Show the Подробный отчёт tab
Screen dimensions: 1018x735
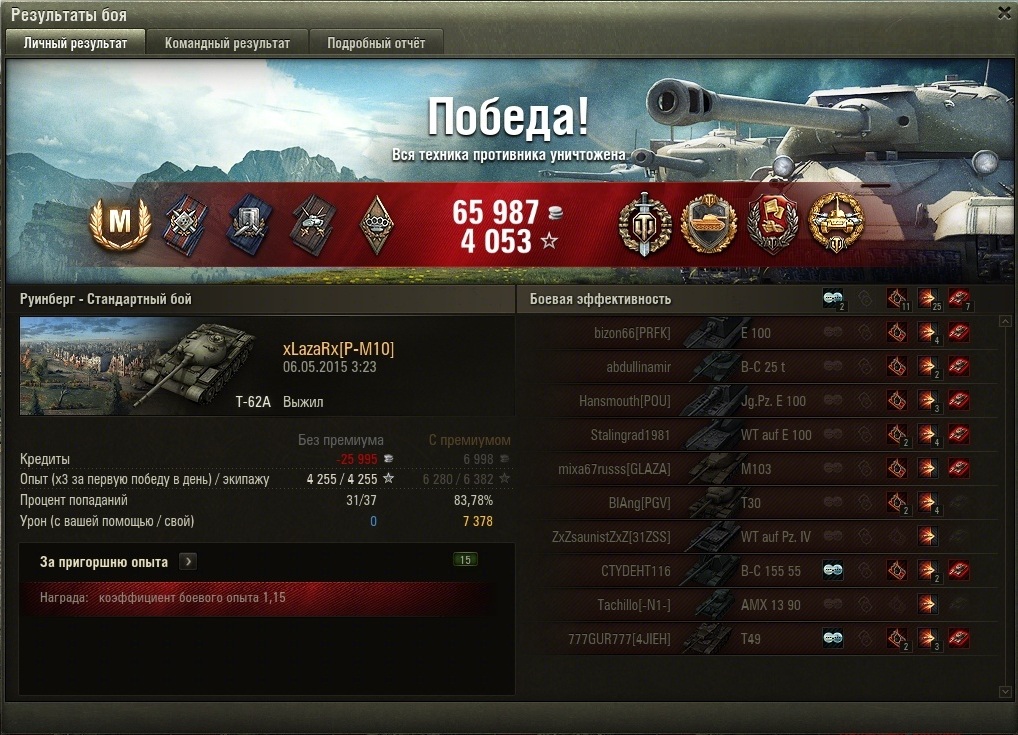pos(376,43)
